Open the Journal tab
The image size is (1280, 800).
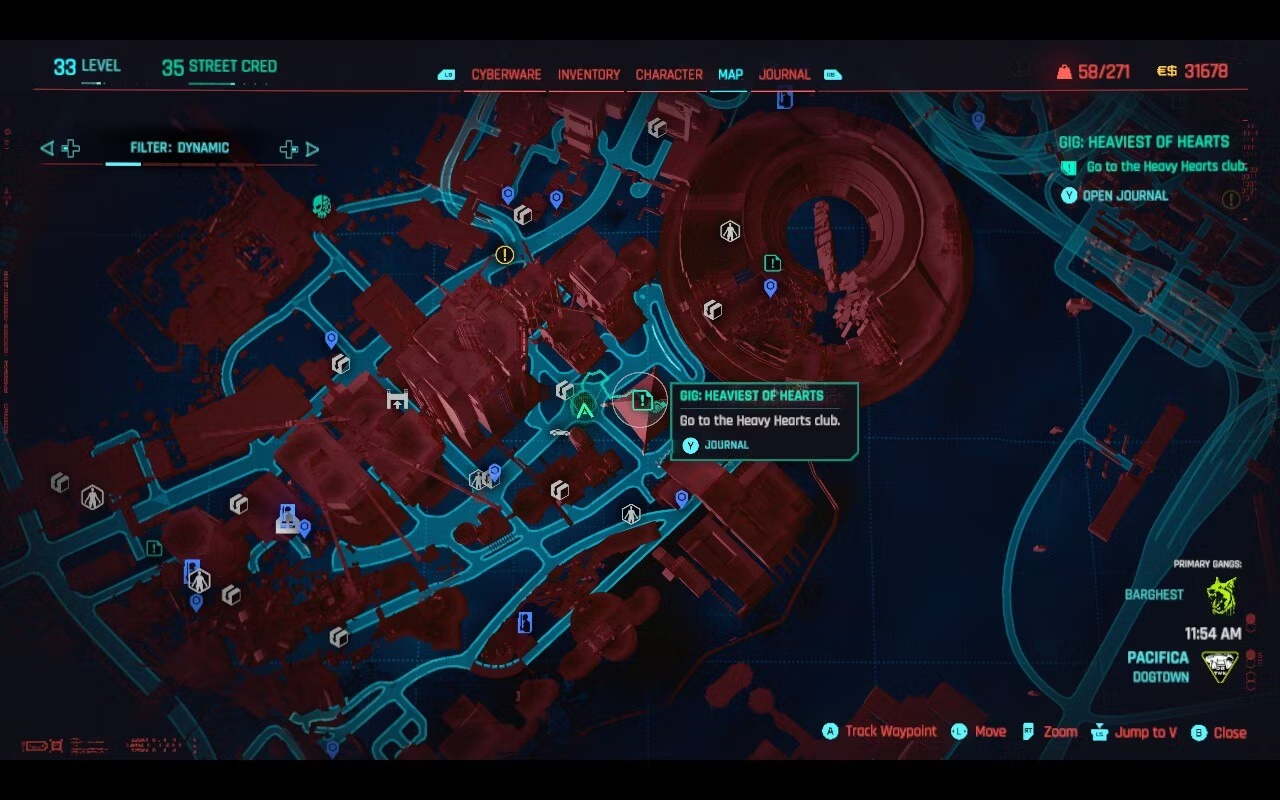pyautogui.click(x=784, y=75)
